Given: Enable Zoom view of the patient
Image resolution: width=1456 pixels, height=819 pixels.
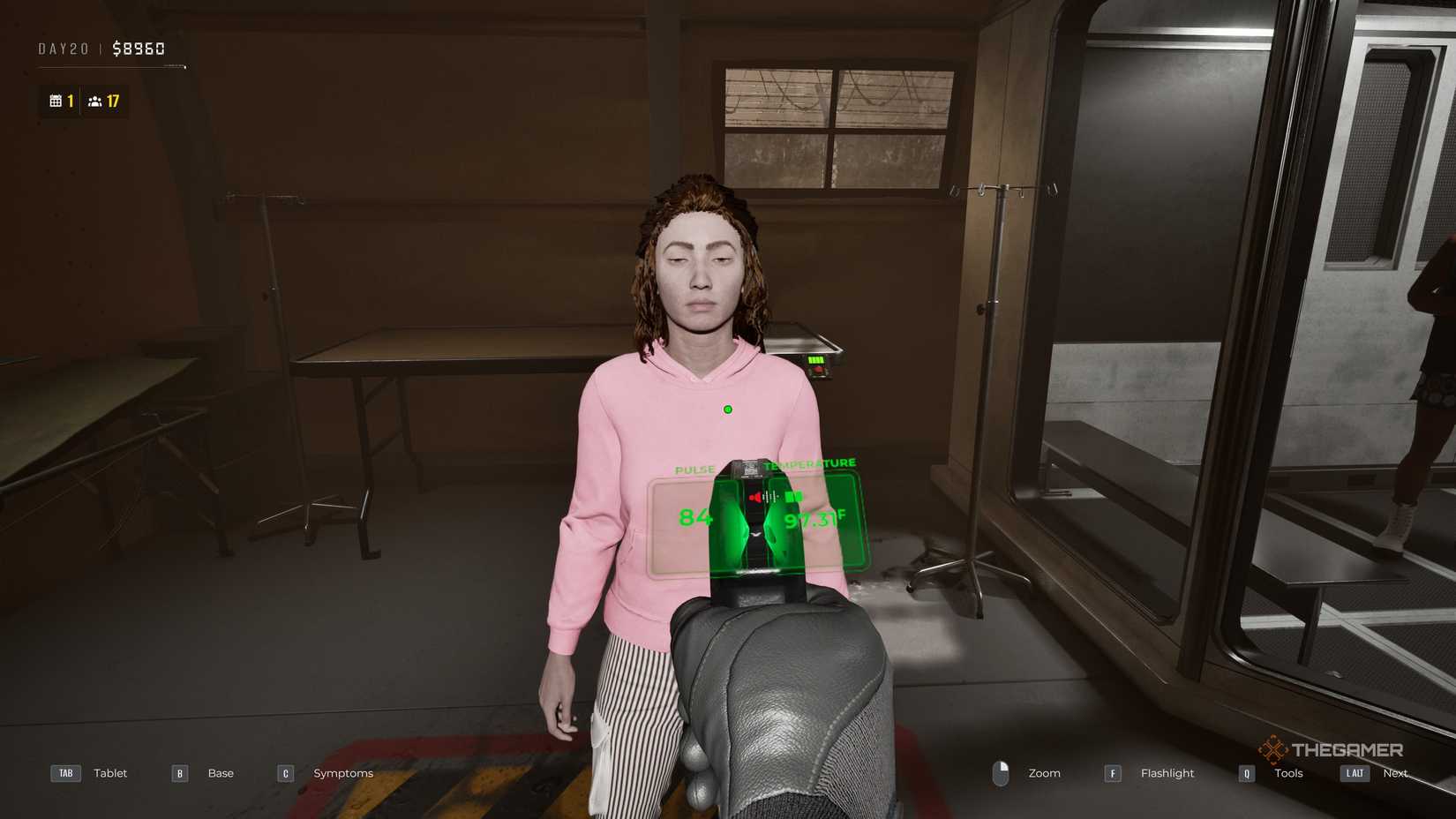Looking at the screenshot, I should (1044, 772).
